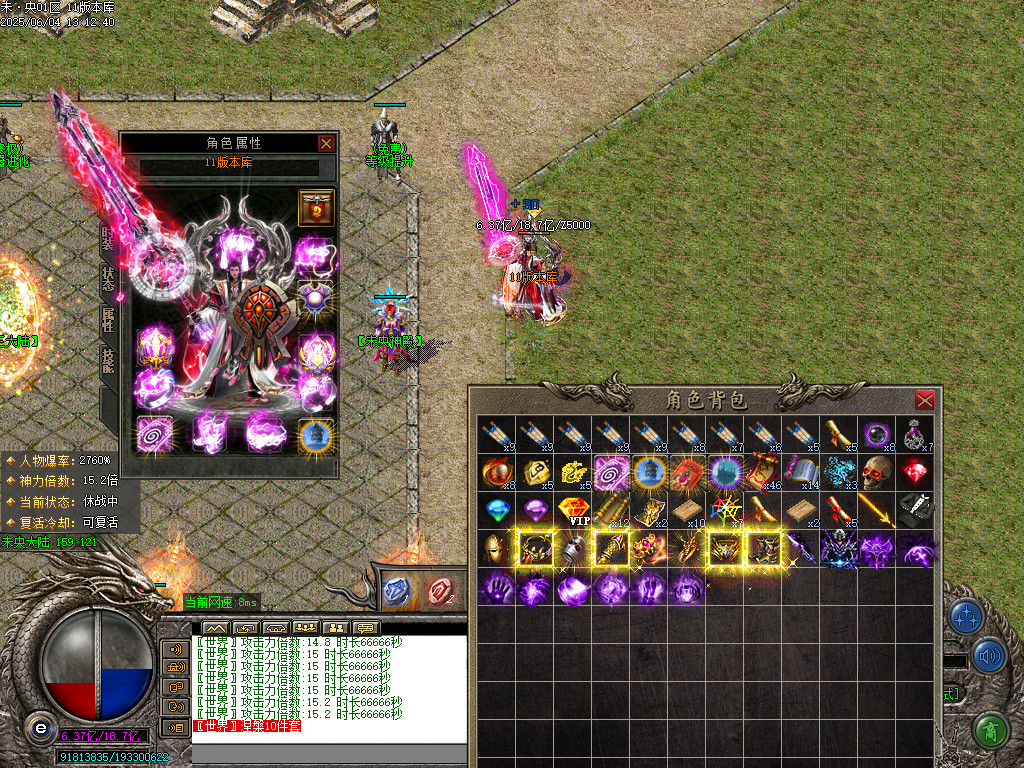Select the rainbow pinwheel item
Screen dimensions: 1024x768
(726, 510)
